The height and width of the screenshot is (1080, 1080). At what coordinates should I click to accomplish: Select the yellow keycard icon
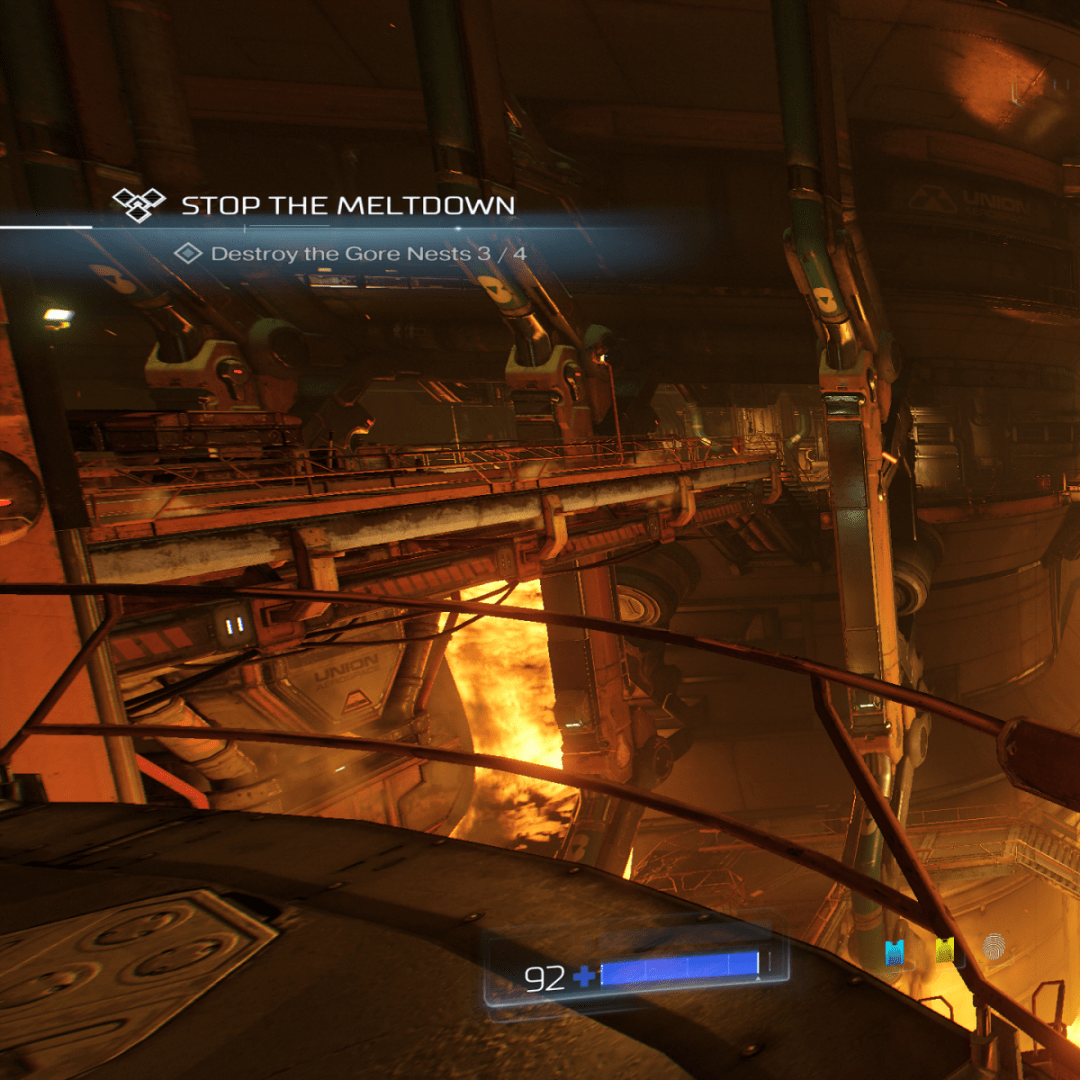pyautogui.click(x=943, y=951)
